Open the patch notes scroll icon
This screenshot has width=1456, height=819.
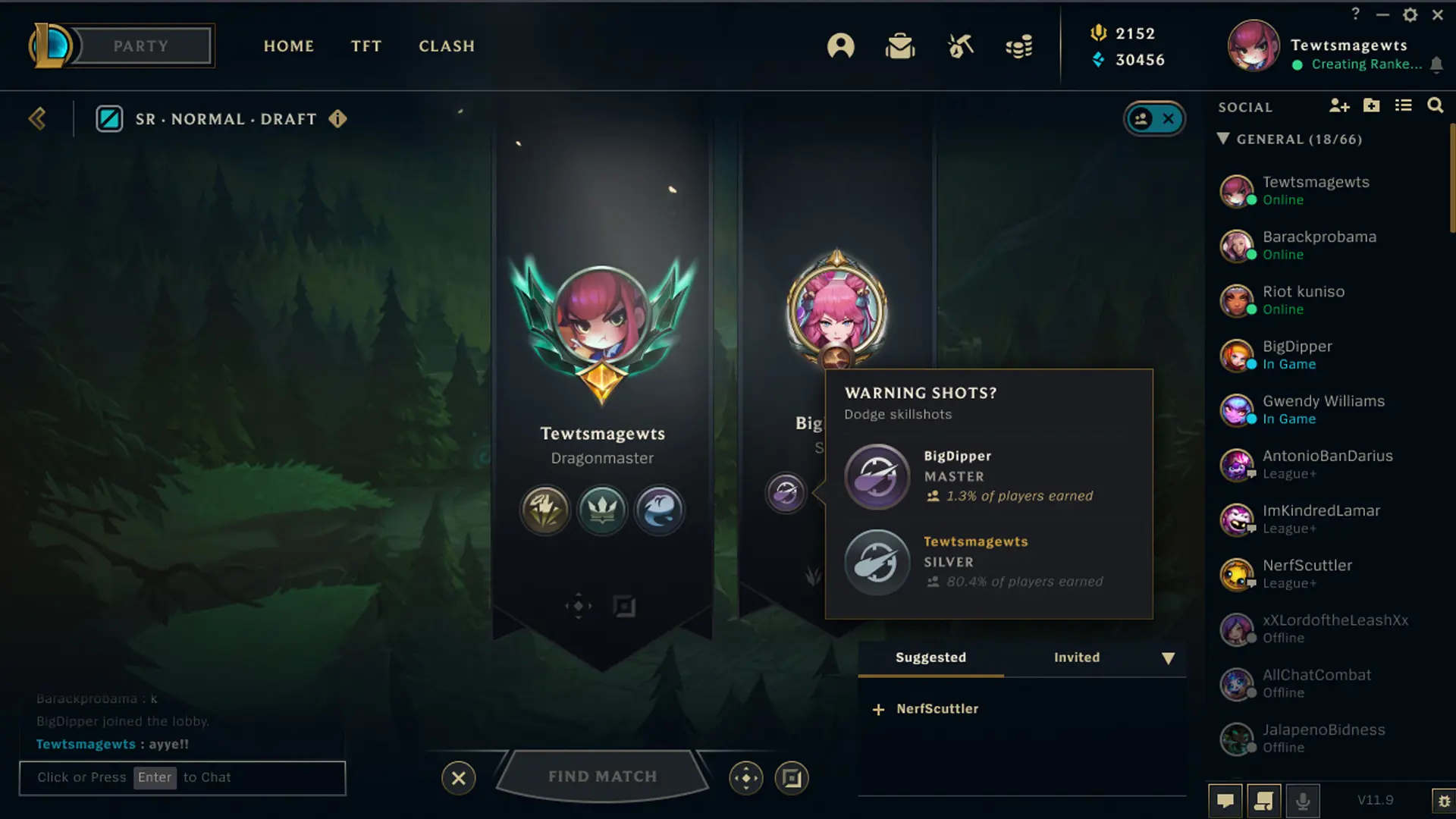[x=1263, y=800]
